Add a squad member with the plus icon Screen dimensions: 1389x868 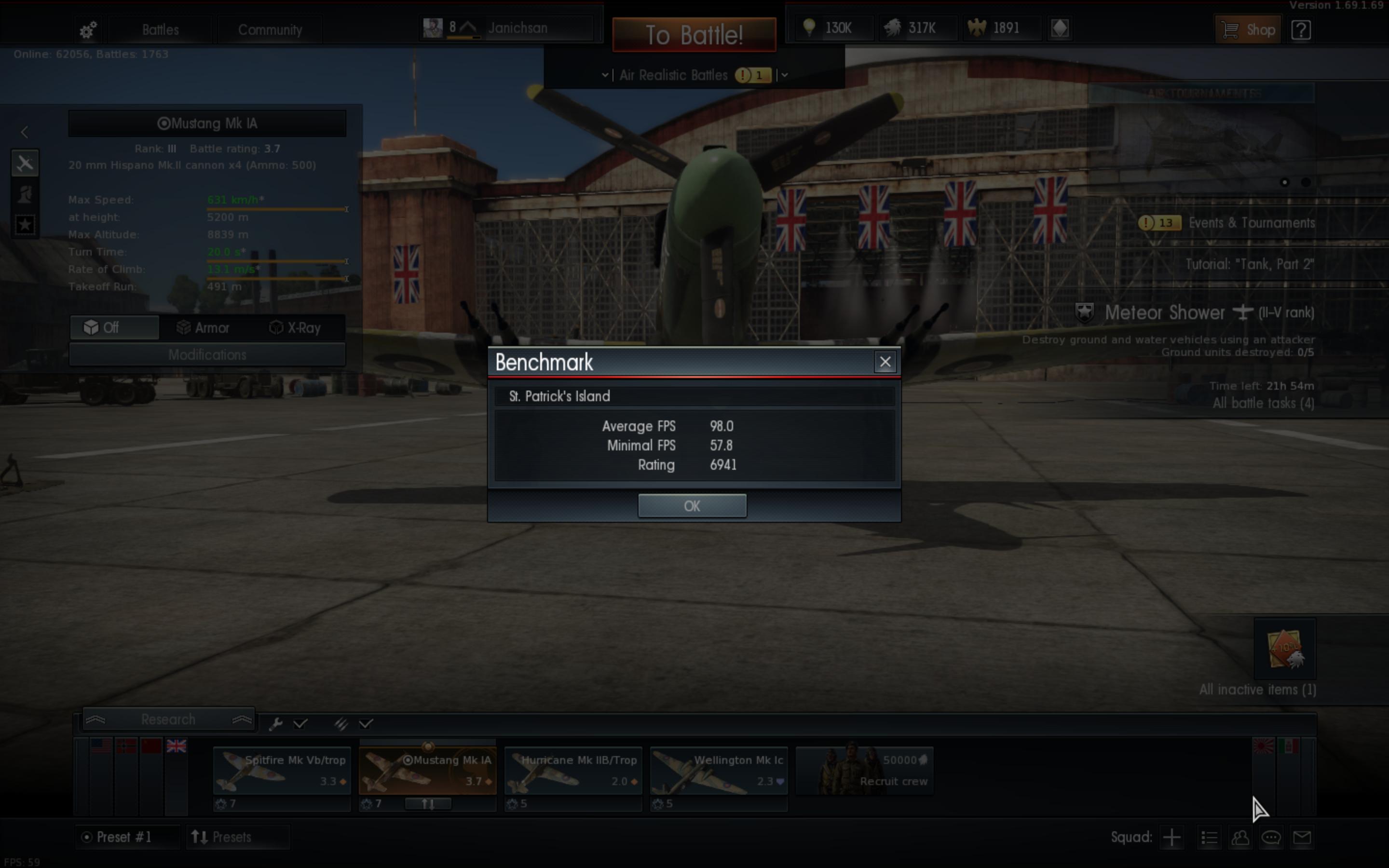click(x=1171, y=837)
